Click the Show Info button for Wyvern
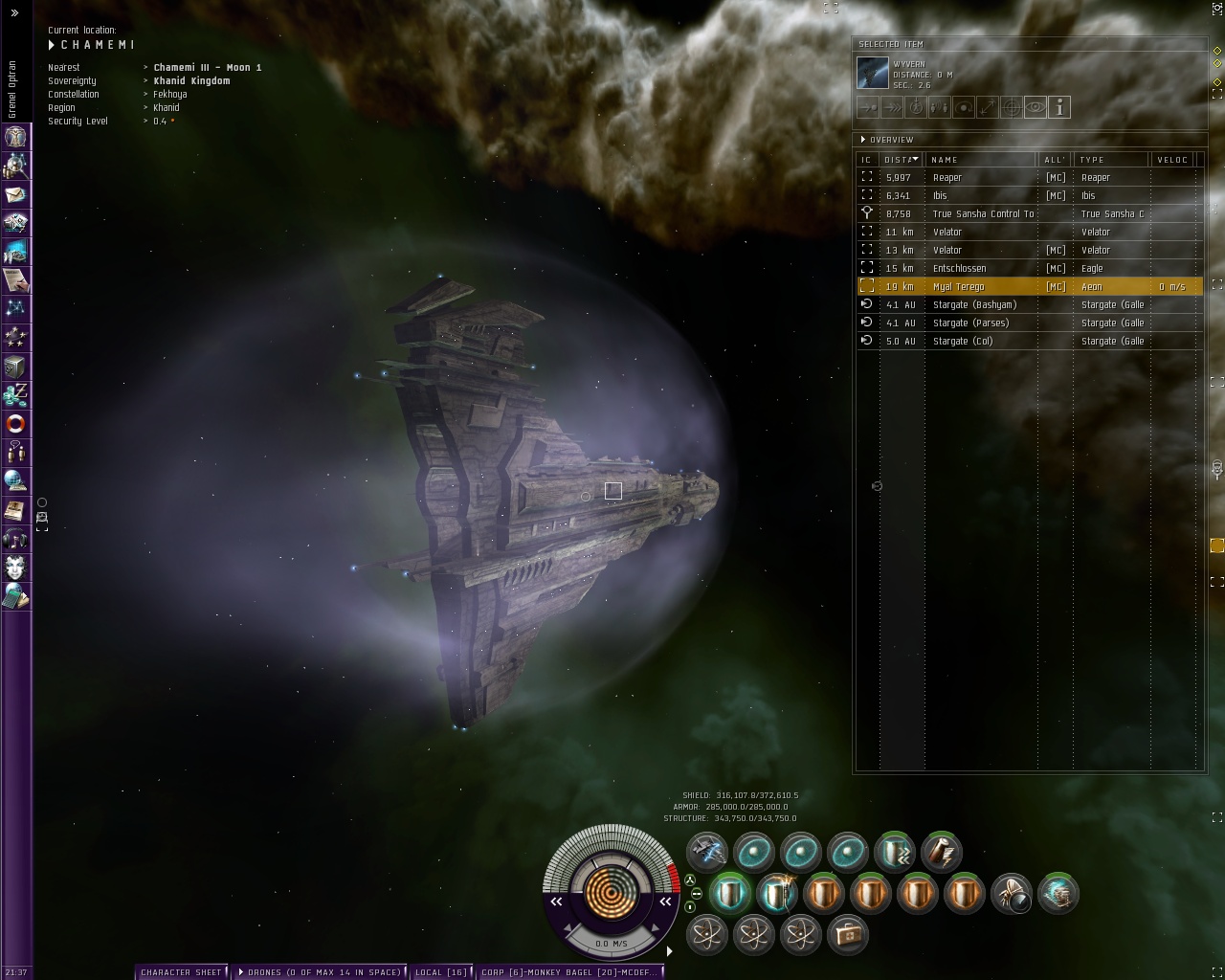Viewport: 1225px width, 980px height. click(1059, 107)
